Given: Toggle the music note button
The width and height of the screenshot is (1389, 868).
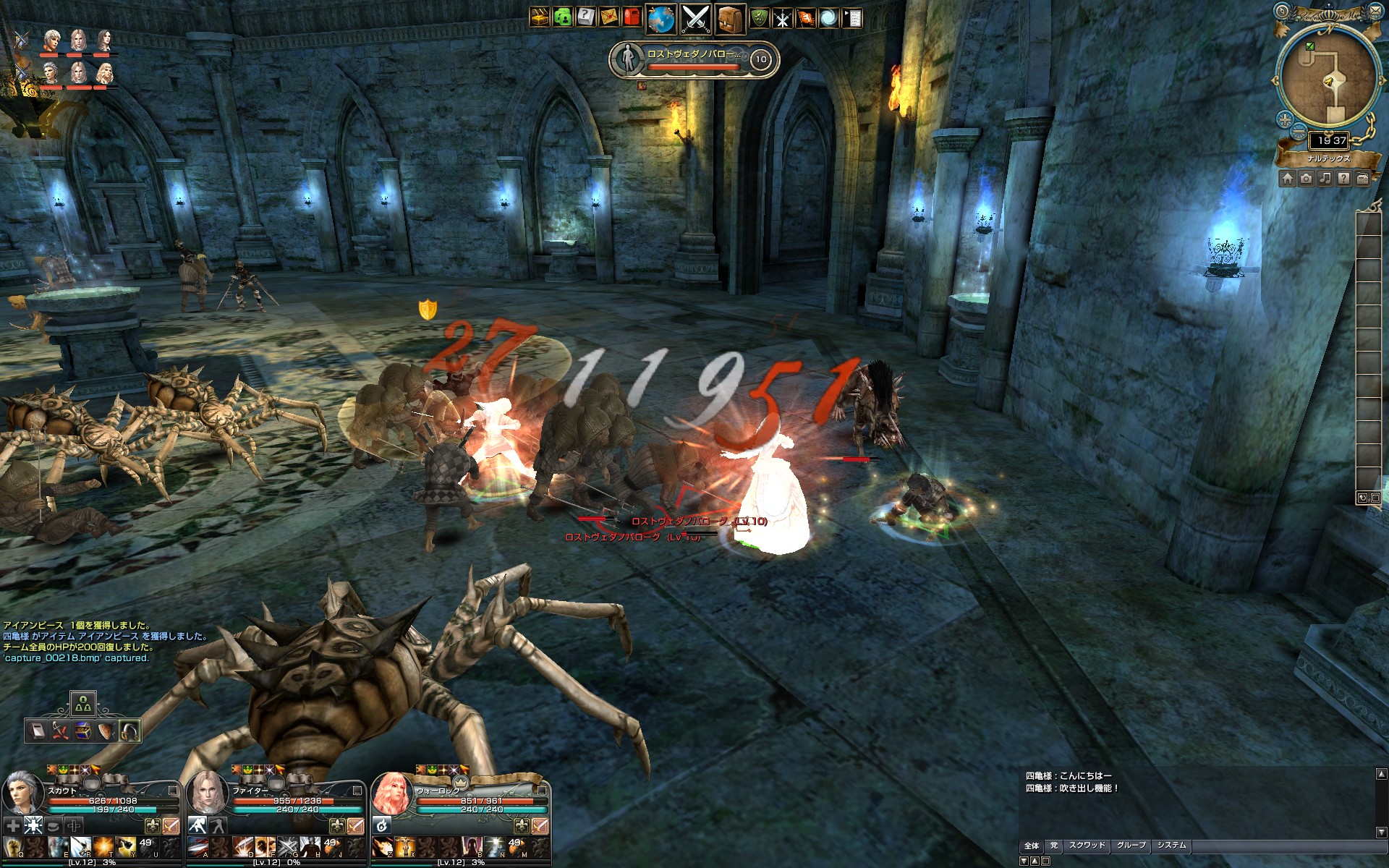Looking at the screenshot, I should (1325, 179).
